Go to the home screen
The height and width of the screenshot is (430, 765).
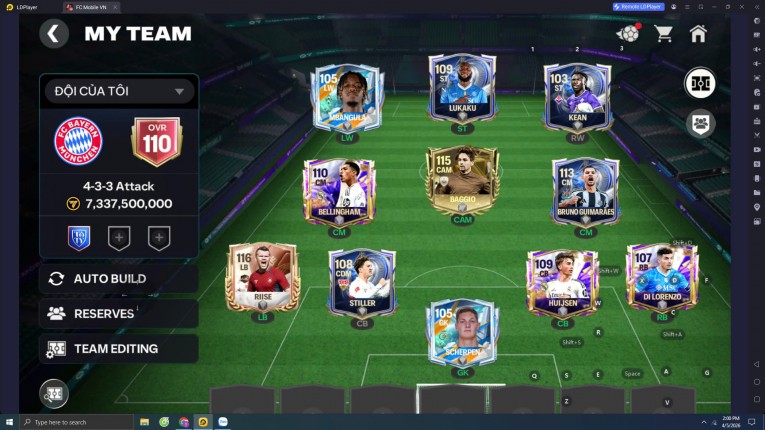[698, 34]
